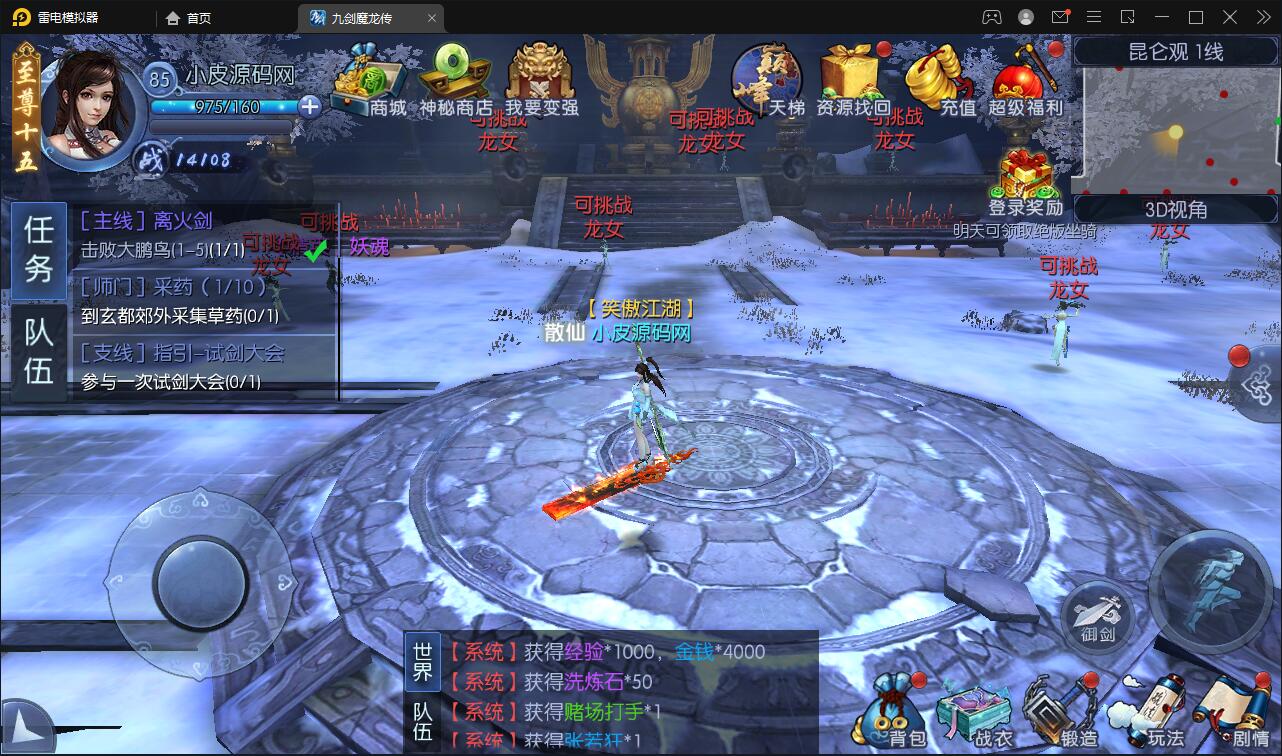Toggle the 3D视角 camera view button
Screen dimensions: 1282x756
click(x=1175, y=209)
